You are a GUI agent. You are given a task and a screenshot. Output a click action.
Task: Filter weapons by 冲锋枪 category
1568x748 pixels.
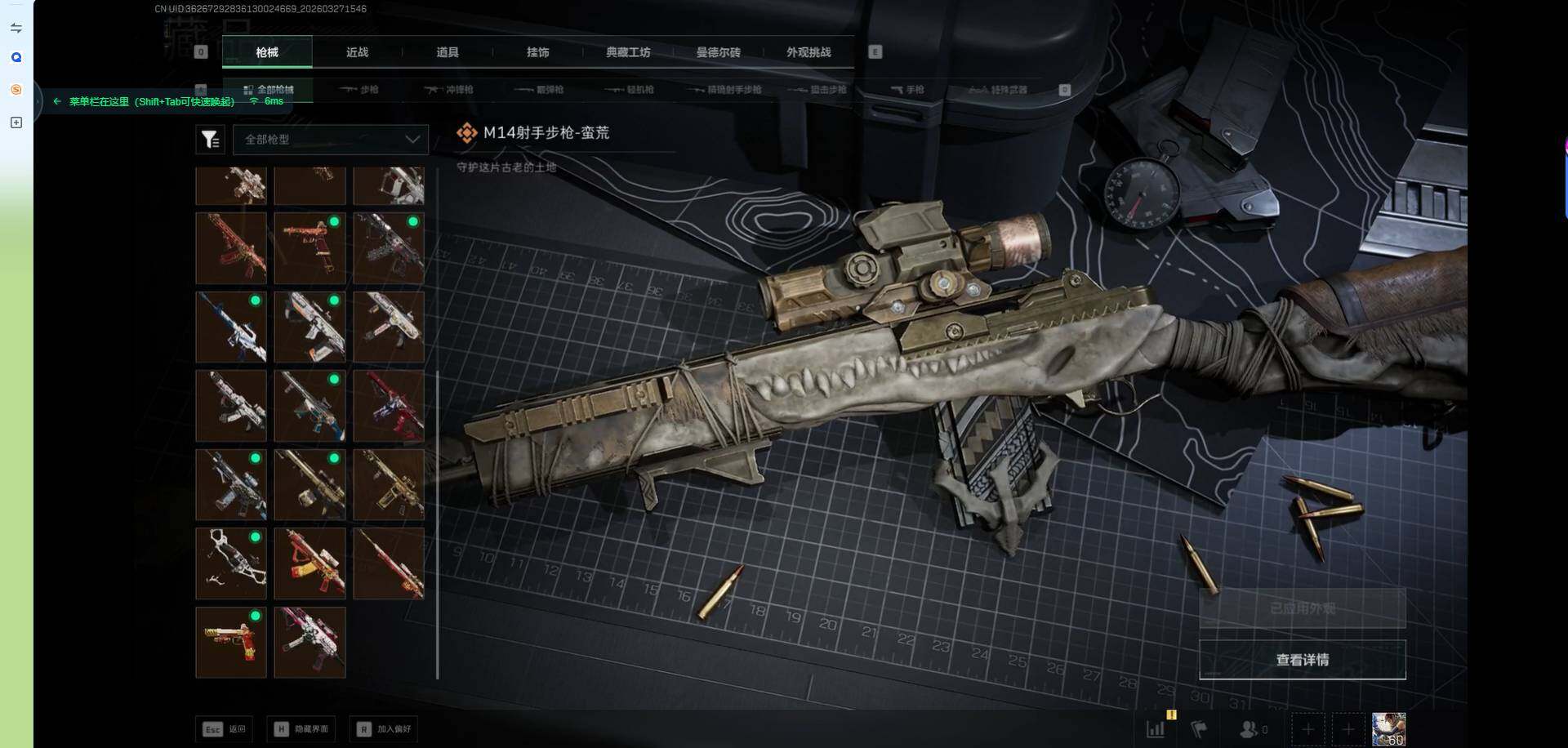point(450,90)
